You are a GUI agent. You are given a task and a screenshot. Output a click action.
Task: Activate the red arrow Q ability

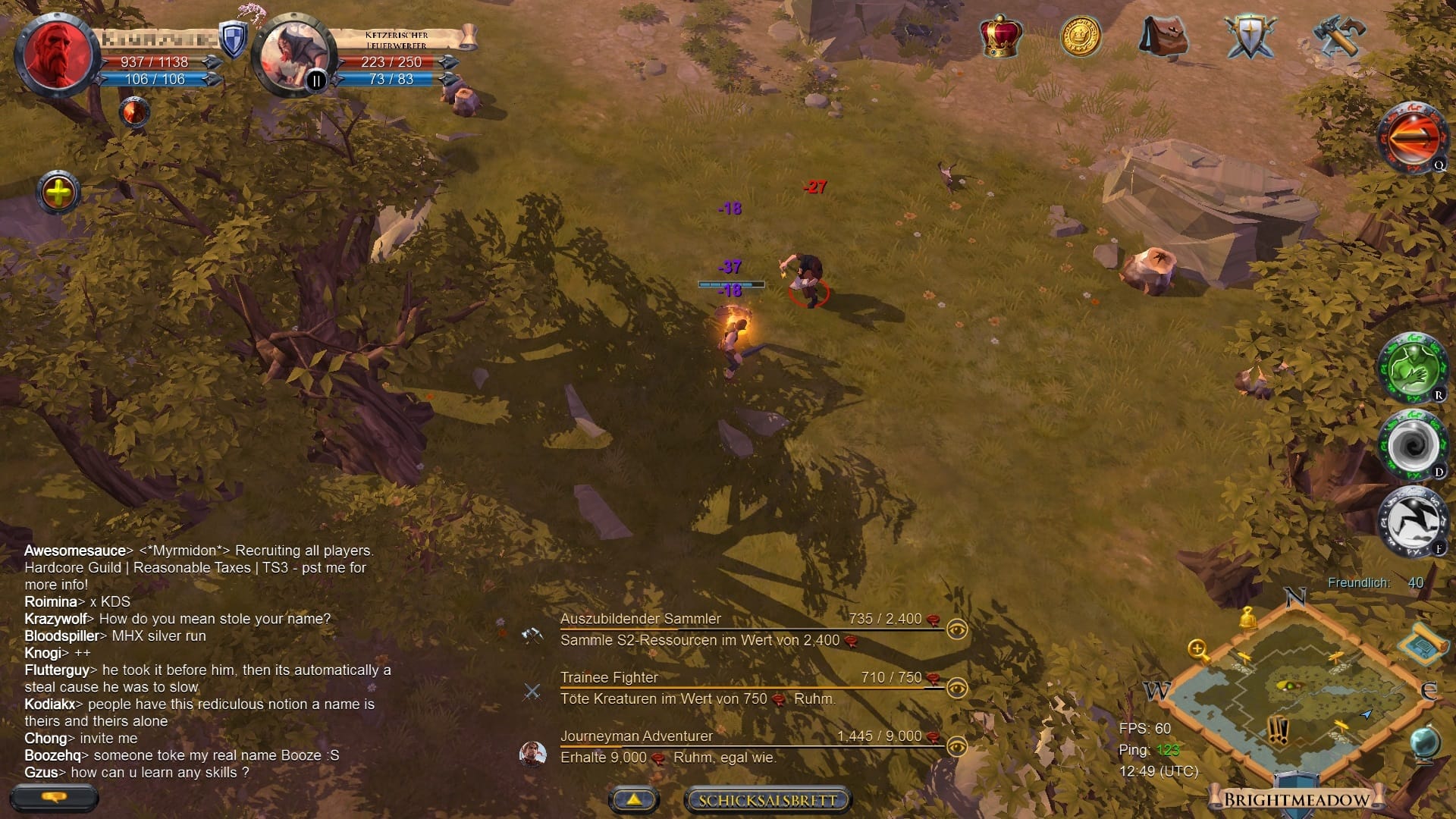[x=1412, y=138]
